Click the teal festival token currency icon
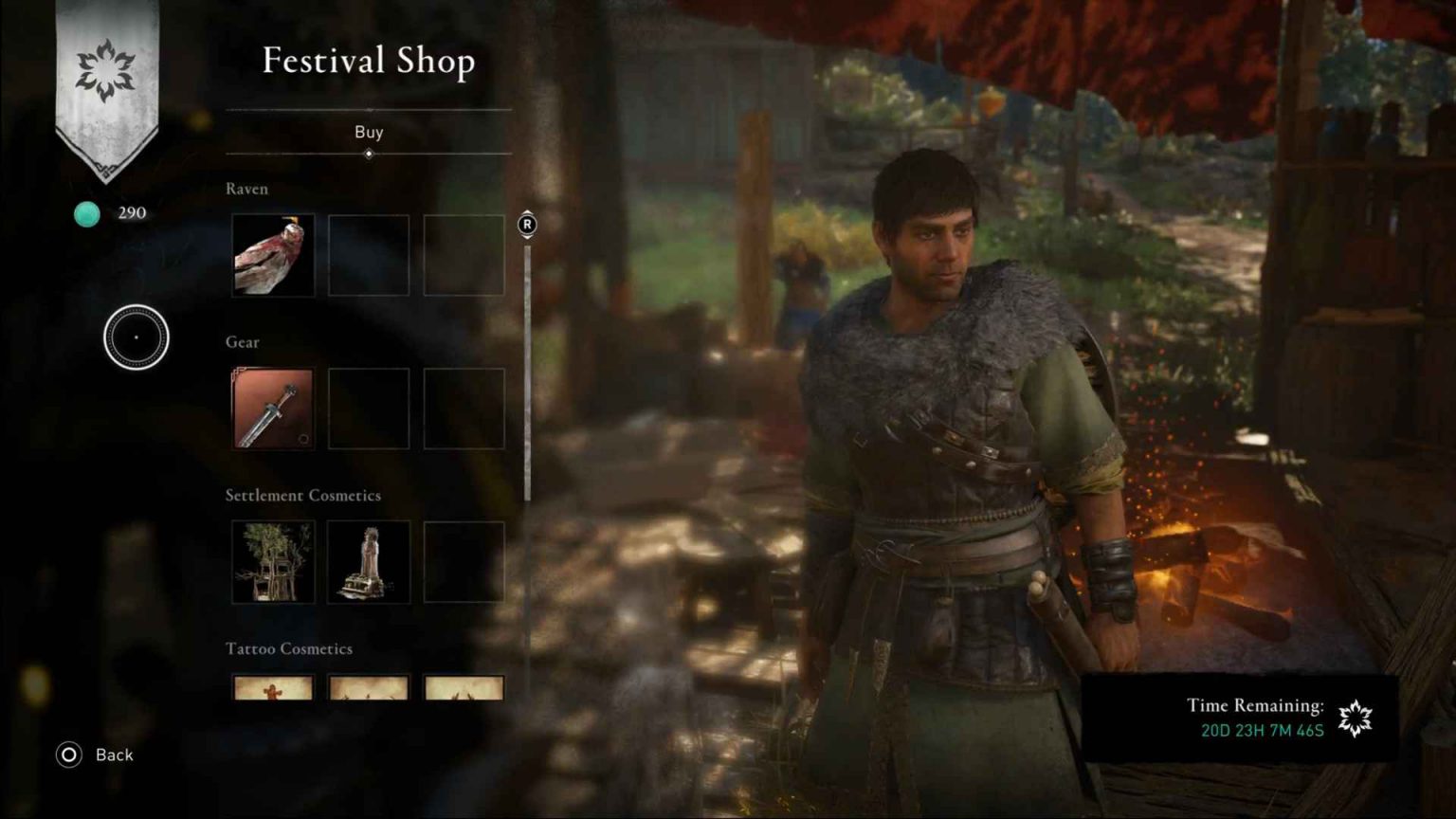1456x819 pixels. click(86, 213)
